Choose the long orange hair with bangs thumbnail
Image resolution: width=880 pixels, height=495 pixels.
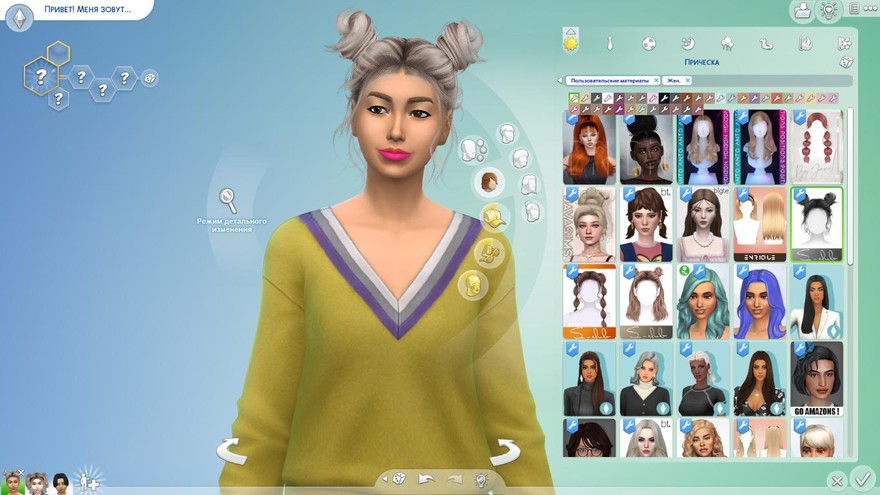590,146
